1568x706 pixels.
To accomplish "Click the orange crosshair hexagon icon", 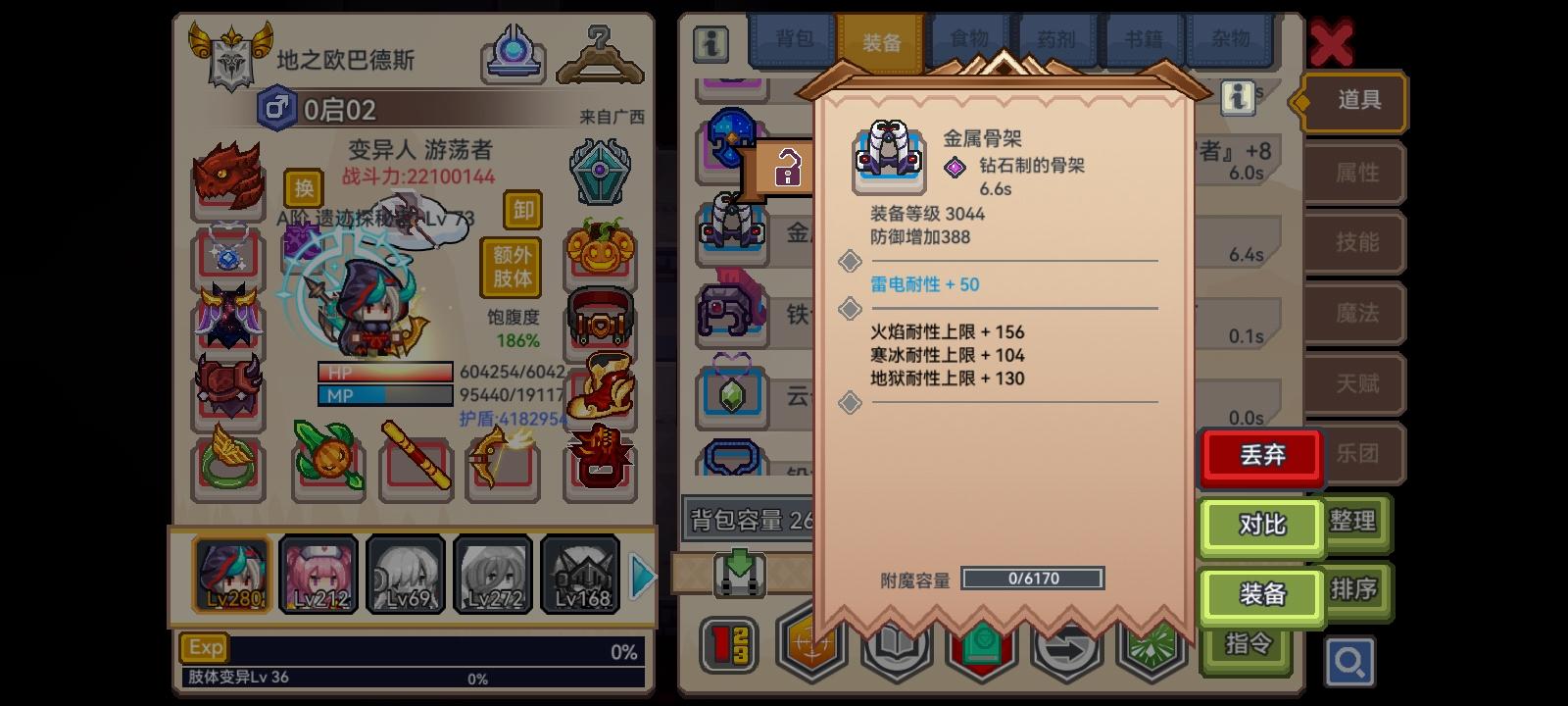I will (810, 646).
